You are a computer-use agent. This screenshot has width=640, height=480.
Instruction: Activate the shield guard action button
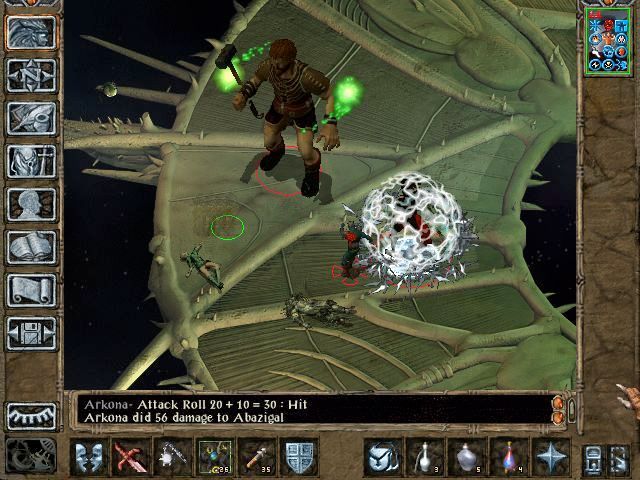pyautogui.click(x=299, y=457)
